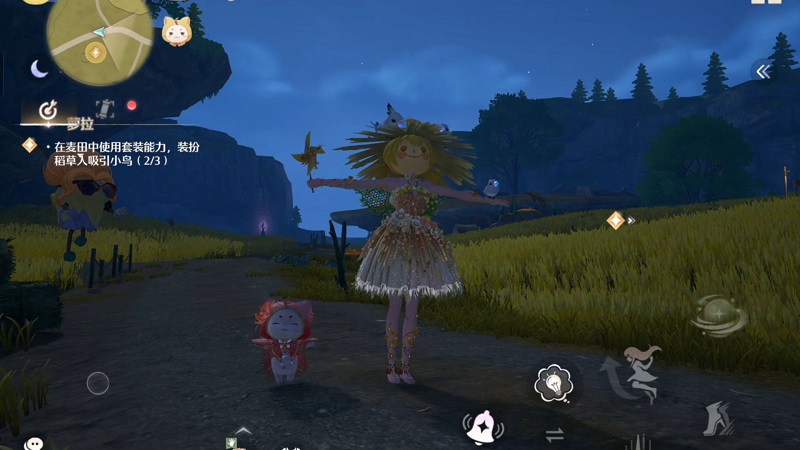
Task: Open the chat speech bubble
Action: pos(34,443)
